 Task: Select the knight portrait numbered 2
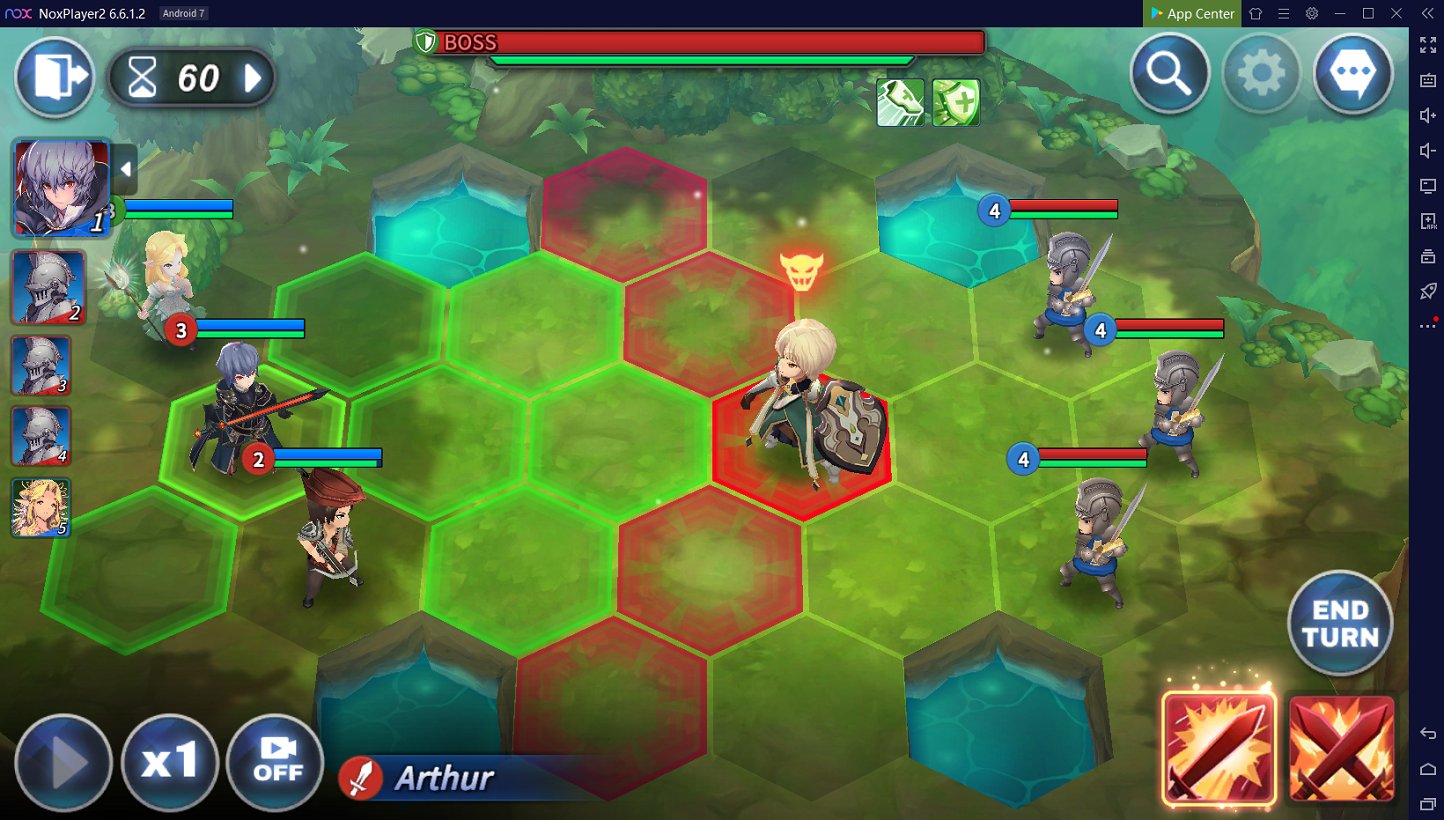pyautogui.click(x=48, y=288)
